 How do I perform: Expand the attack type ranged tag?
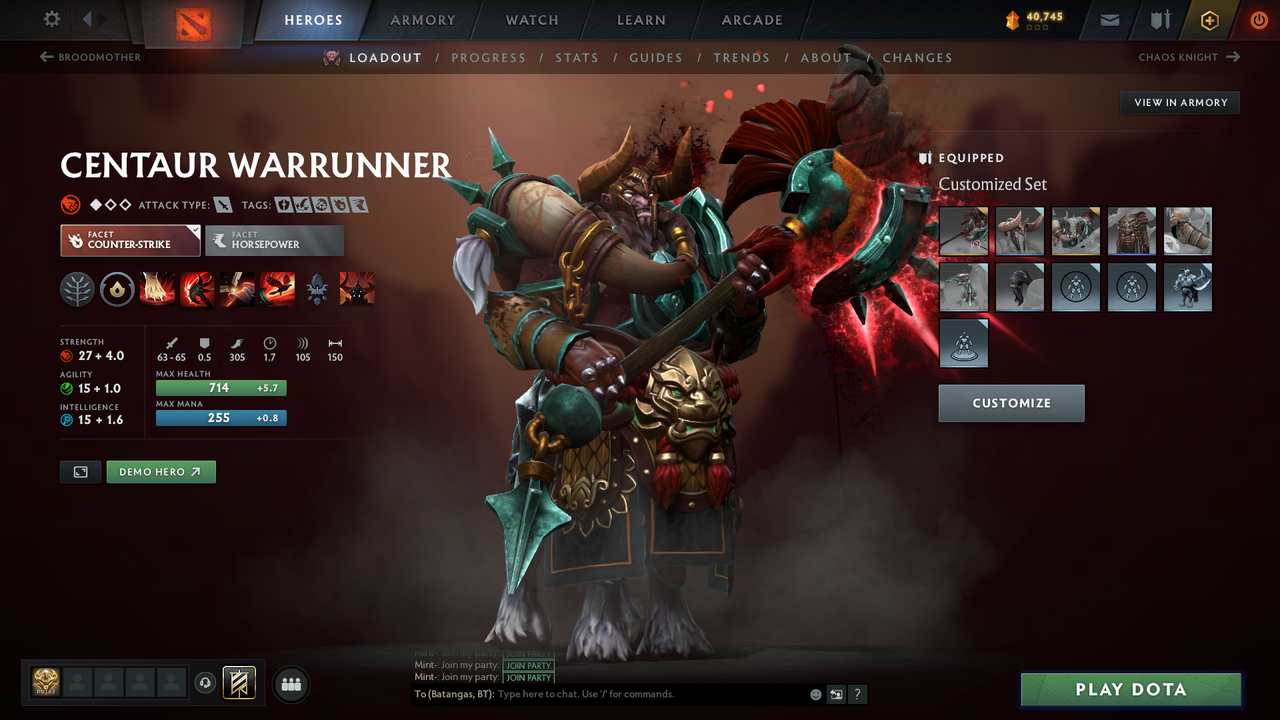(222, 204)
